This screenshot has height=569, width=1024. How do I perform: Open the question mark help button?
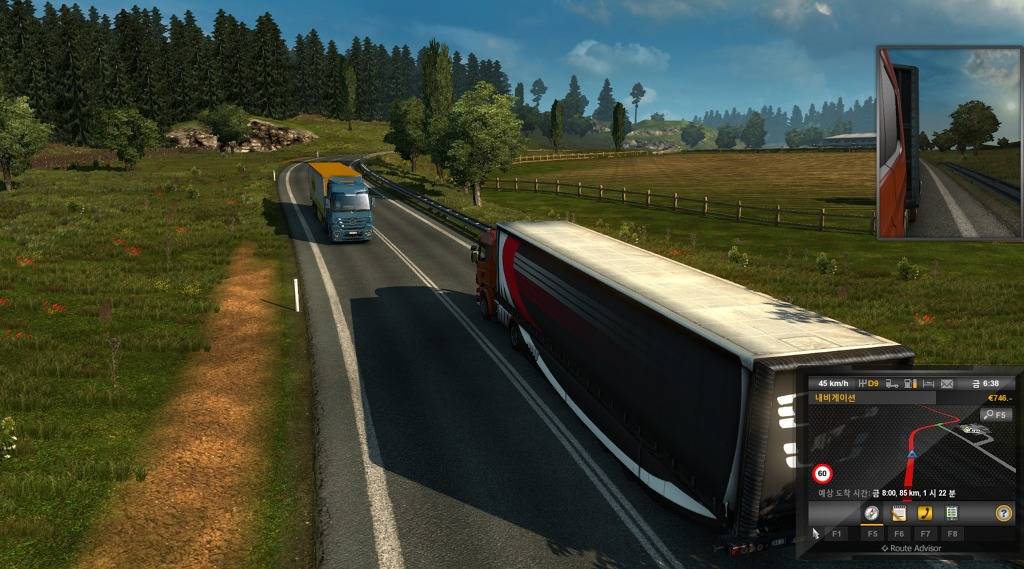pos(1003,513)
